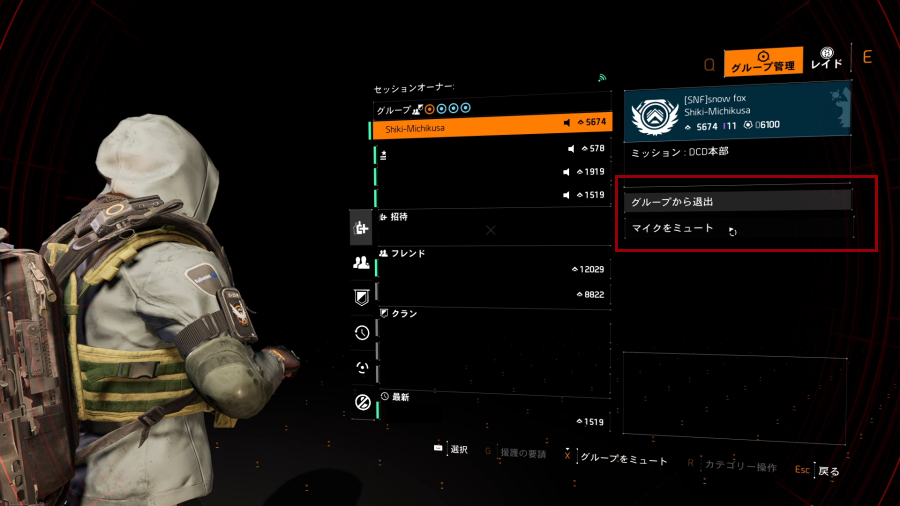Switch to the グループ管理 tab
This screenshot has height=506, width=900.
tap(764, 63)
